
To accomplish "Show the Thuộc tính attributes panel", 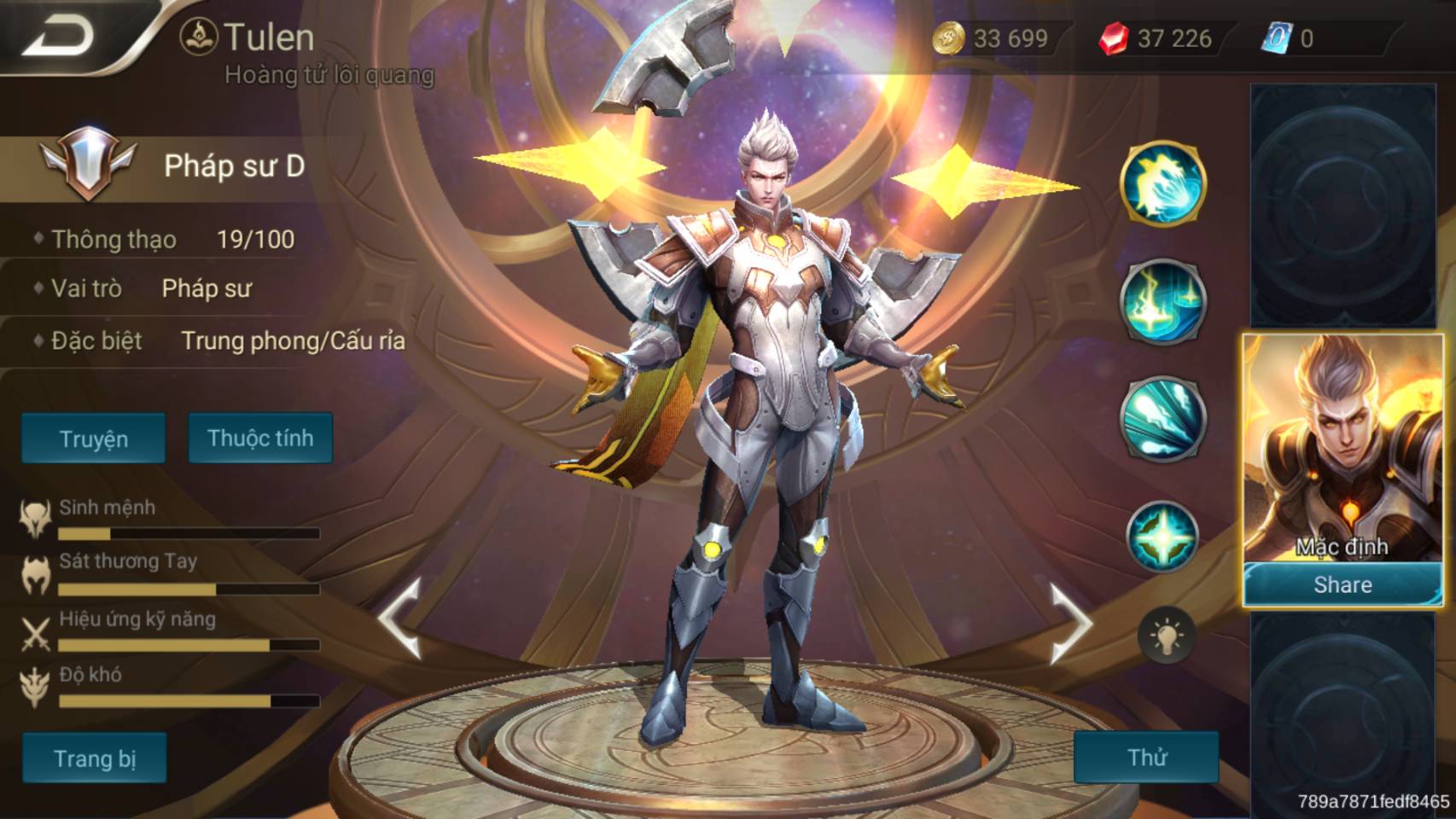I will (260, 439).
